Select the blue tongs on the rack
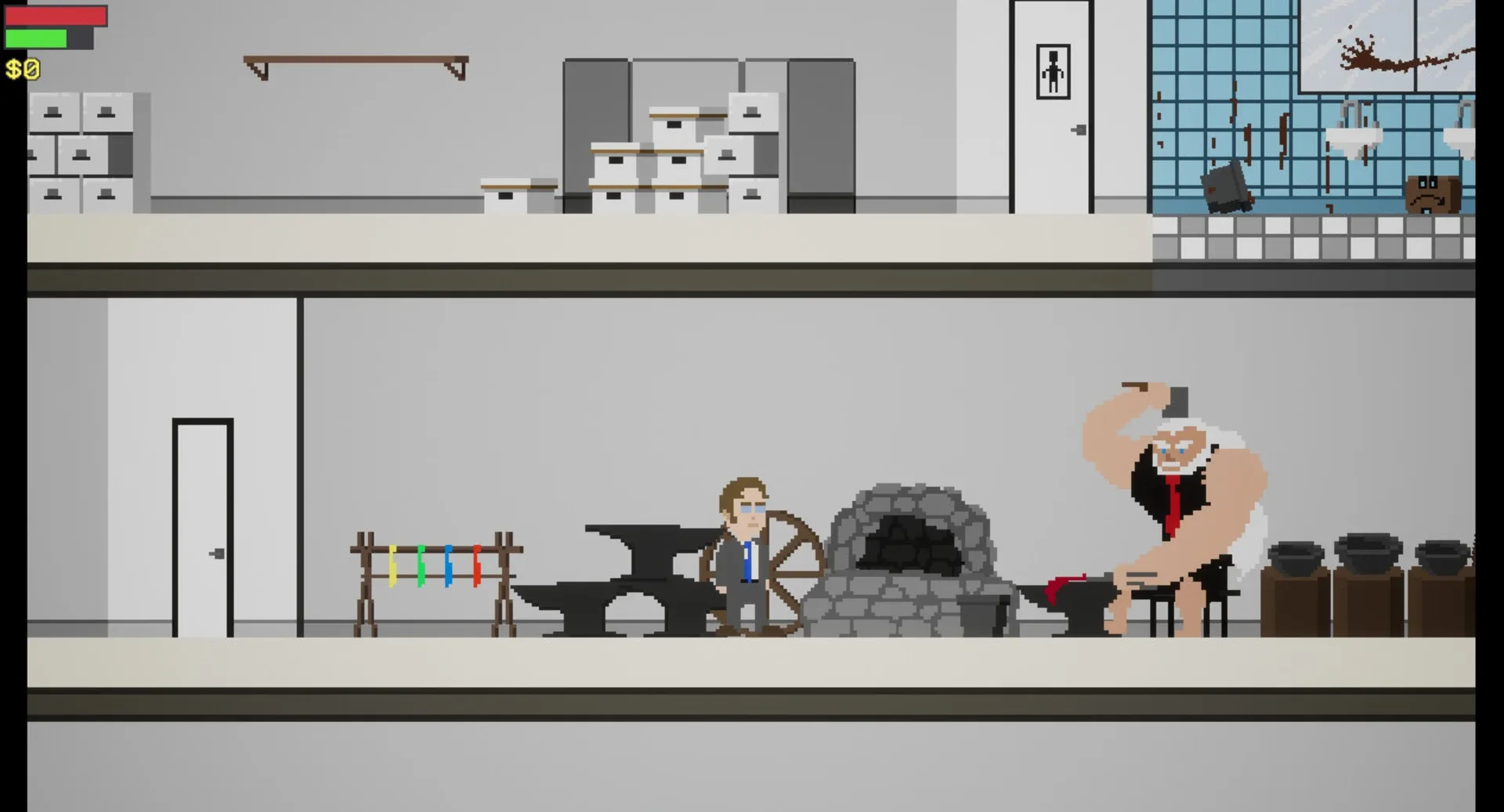Viewport: 1504px width, 812px height. (x=449, y=565)
